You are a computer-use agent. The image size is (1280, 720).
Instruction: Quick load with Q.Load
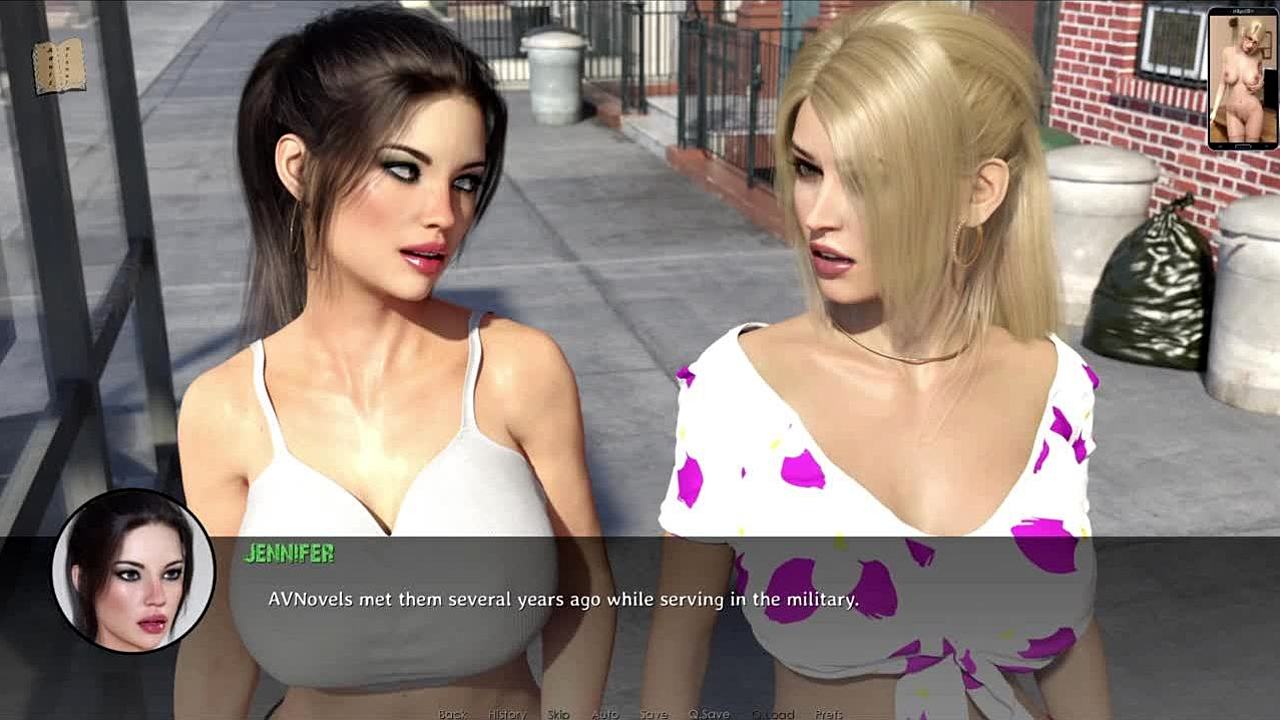coord(773,714)
